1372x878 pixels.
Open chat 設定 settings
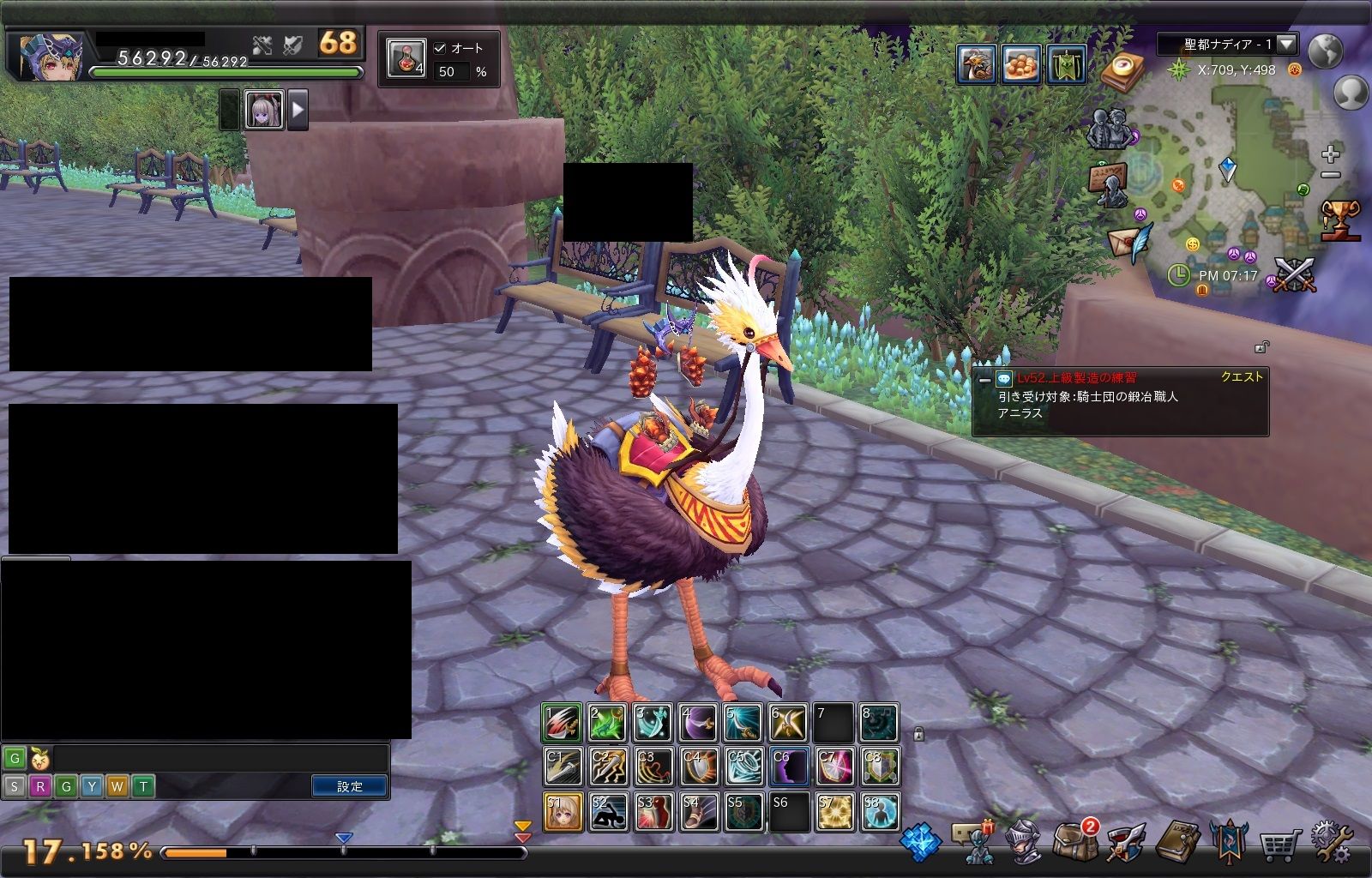tap(349, 786)
